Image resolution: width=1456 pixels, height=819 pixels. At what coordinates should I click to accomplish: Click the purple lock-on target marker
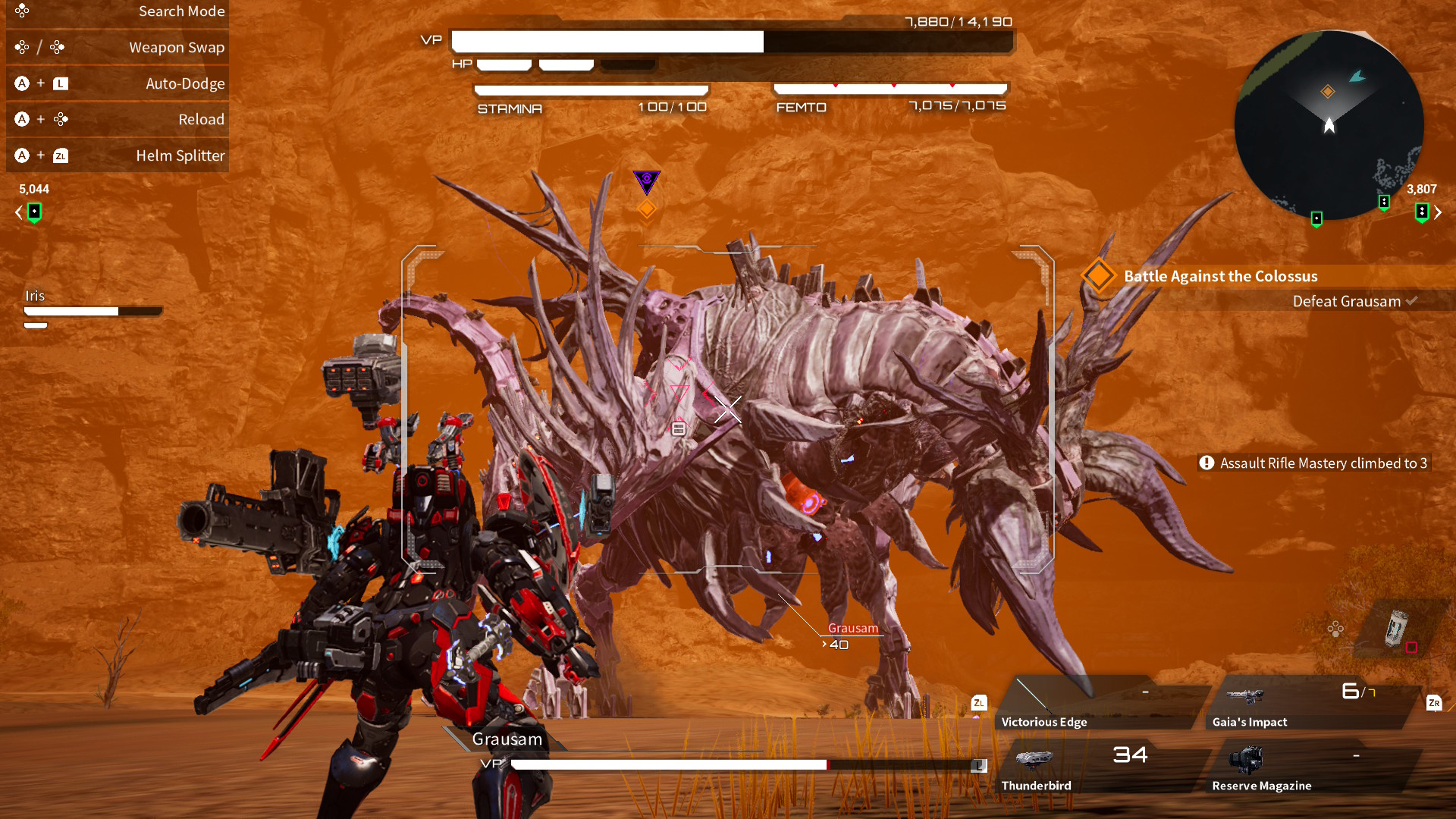click(x=647, y=180)
